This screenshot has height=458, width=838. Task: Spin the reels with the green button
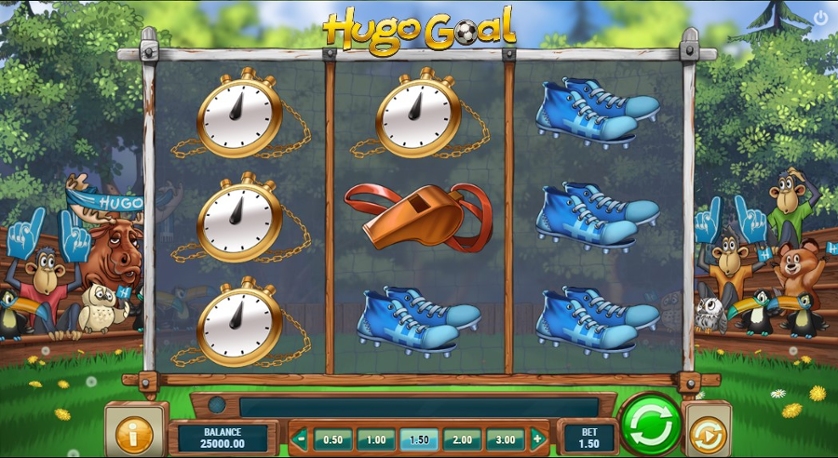click(x=650, y=423)
